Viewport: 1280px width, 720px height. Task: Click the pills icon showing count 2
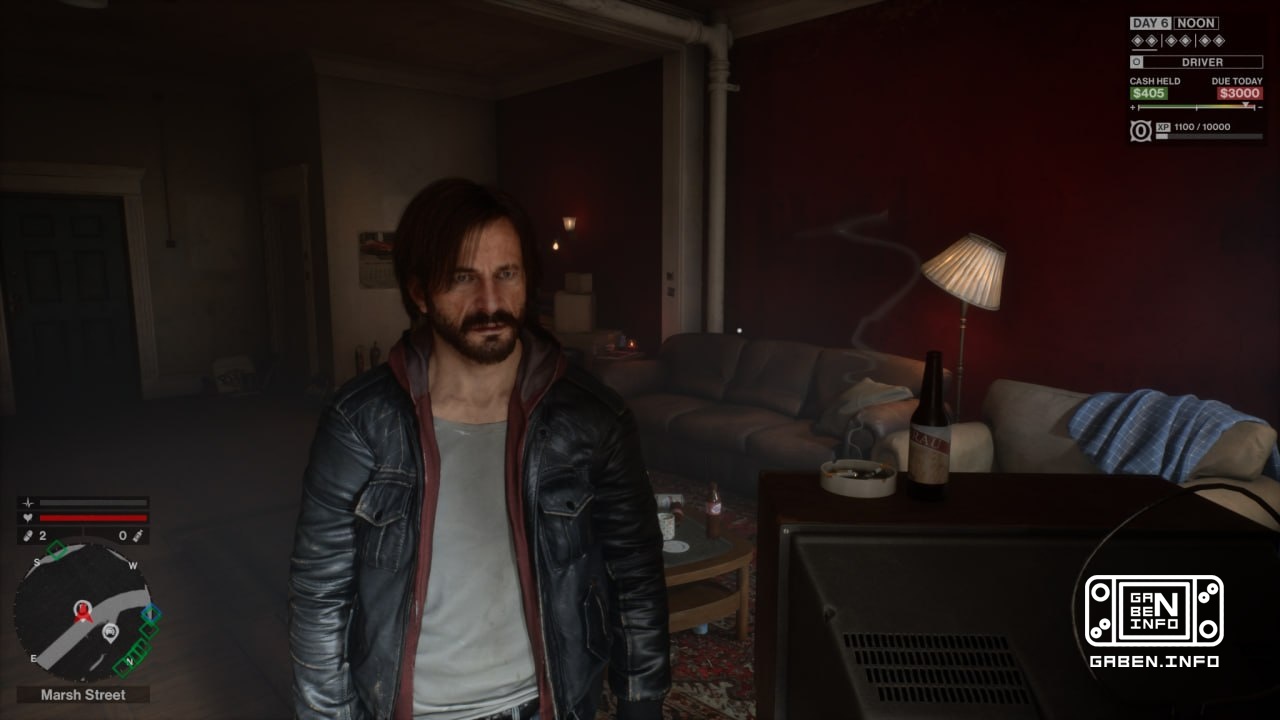pyautogui.click(x=28, y=533)
